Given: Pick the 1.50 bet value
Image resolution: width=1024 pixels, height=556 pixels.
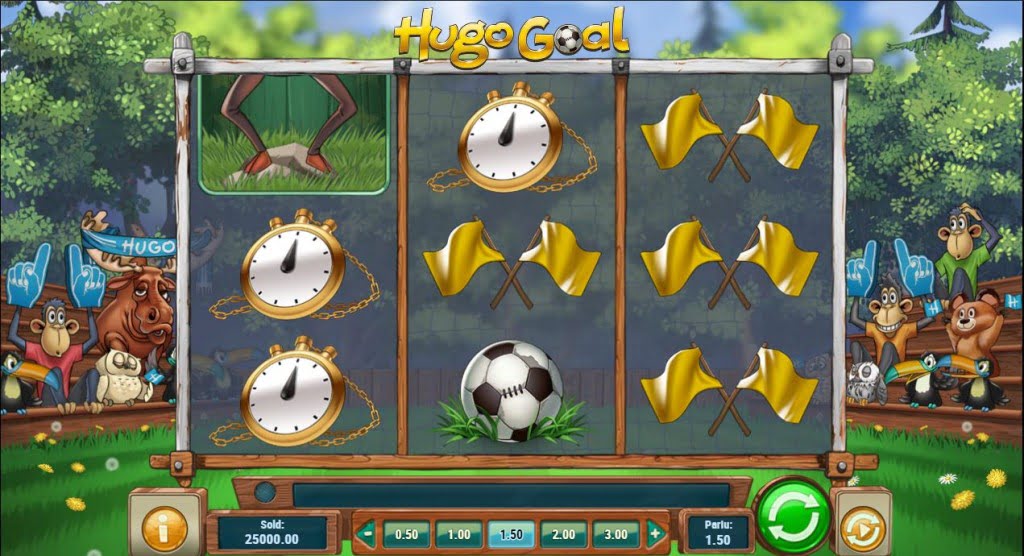Looking at the screenshot, I should (511, 534).
